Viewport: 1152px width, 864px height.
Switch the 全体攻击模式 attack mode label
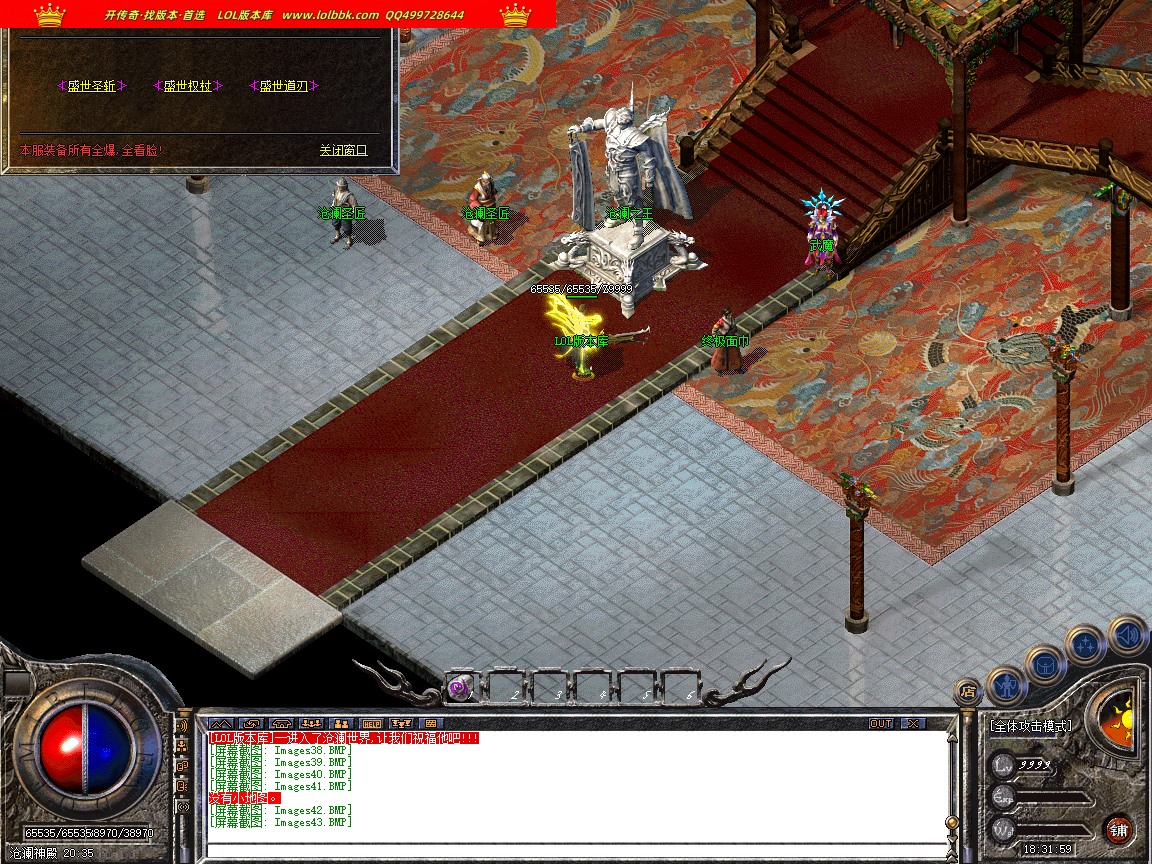pyautogui.click(x=1030, y=726)
